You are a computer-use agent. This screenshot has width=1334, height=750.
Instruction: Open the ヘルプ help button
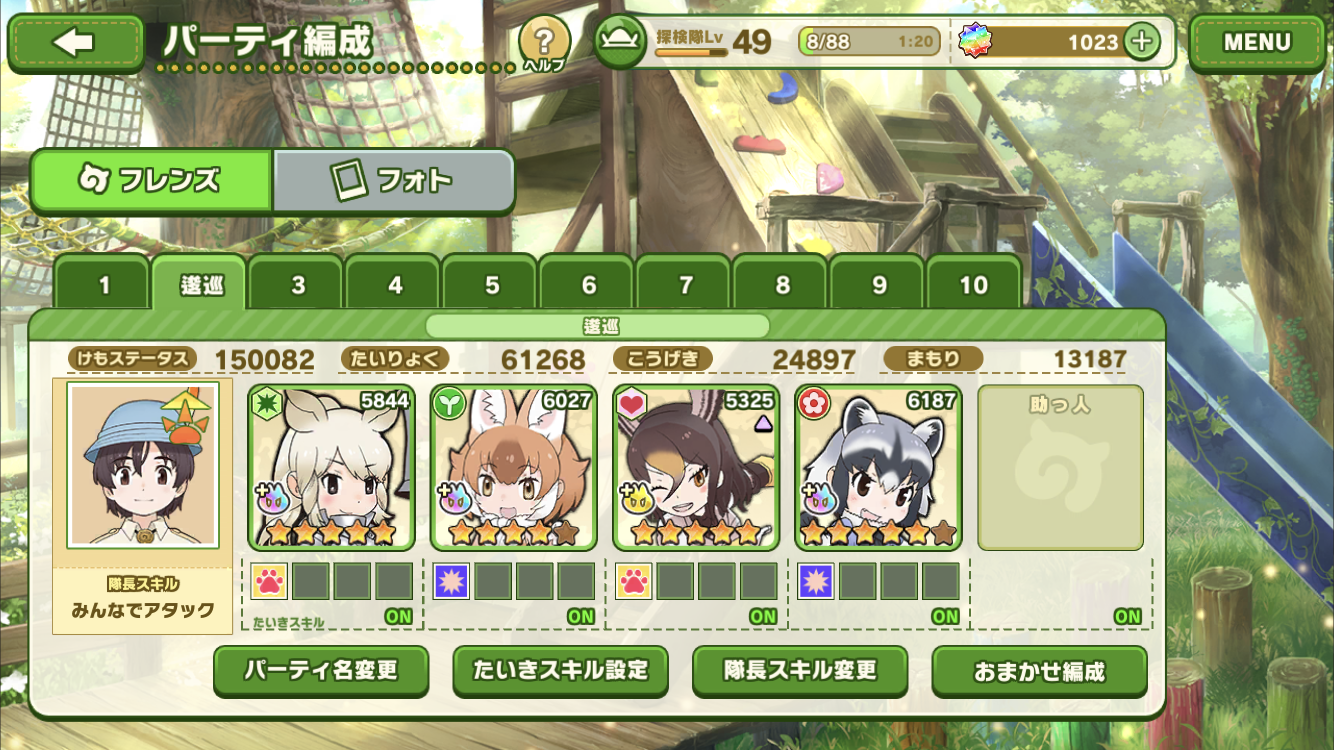click(x=544, y=43)
